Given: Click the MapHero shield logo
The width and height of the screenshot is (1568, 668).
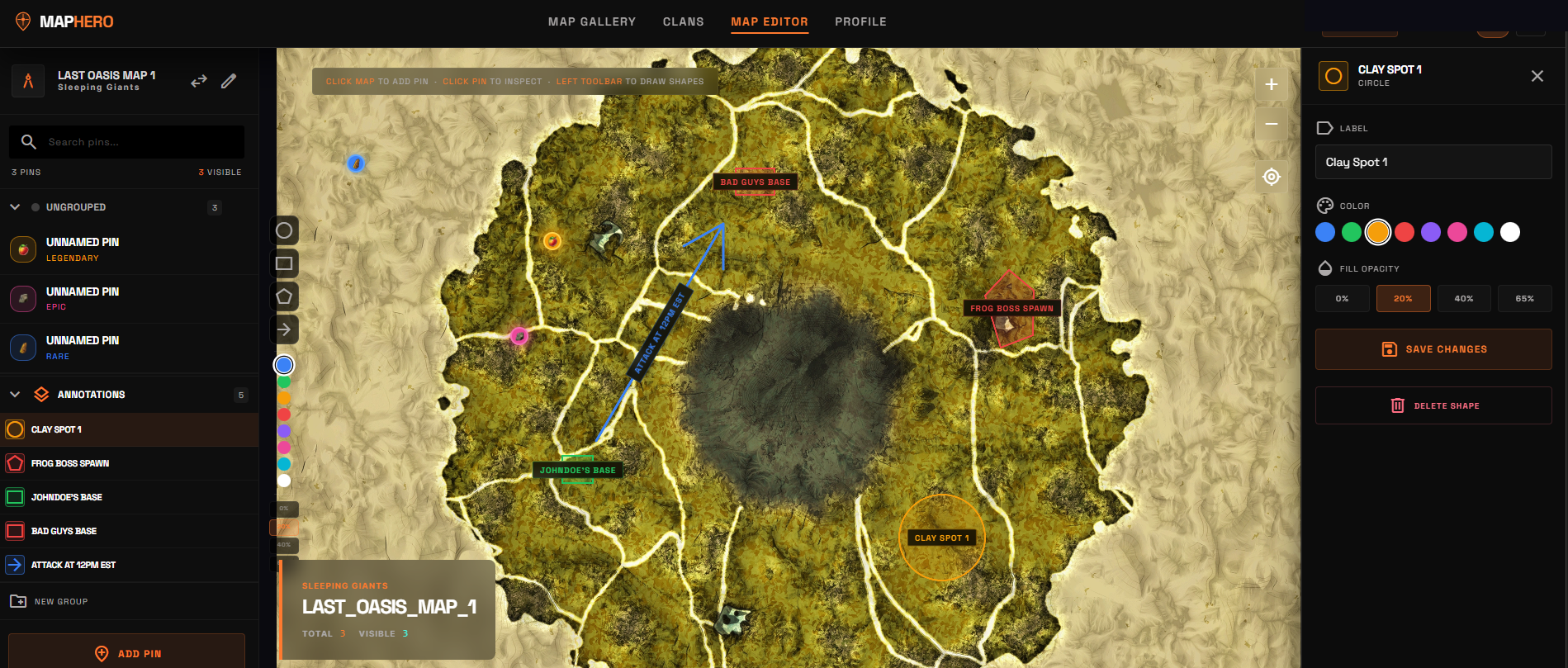Looking at the screenshot, I should pyautogui.click(x=21, y=21).
